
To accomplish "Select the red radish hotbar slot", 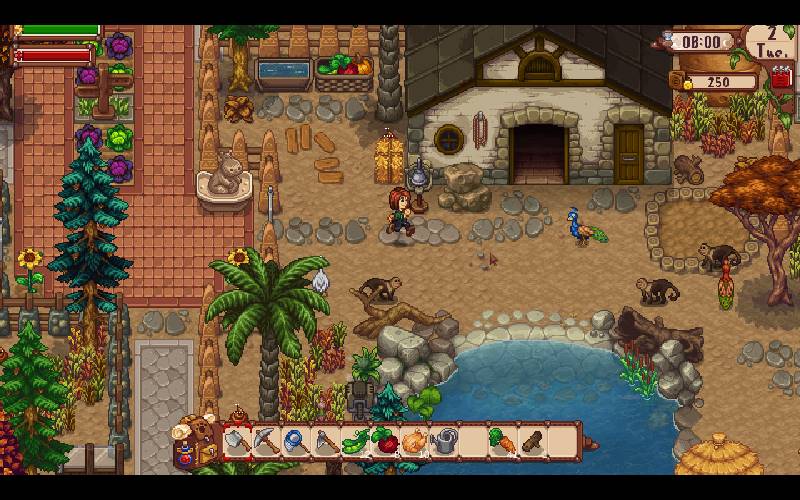I will point(386,441).
